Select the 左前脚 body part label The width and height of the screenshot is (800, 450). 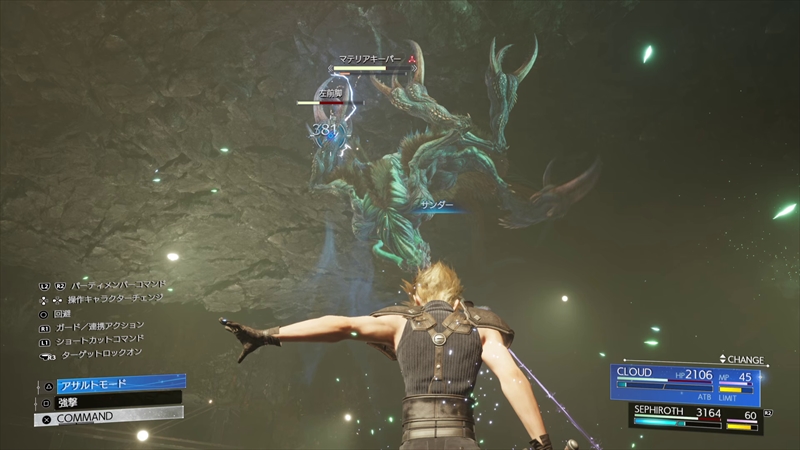coord(329,93)
